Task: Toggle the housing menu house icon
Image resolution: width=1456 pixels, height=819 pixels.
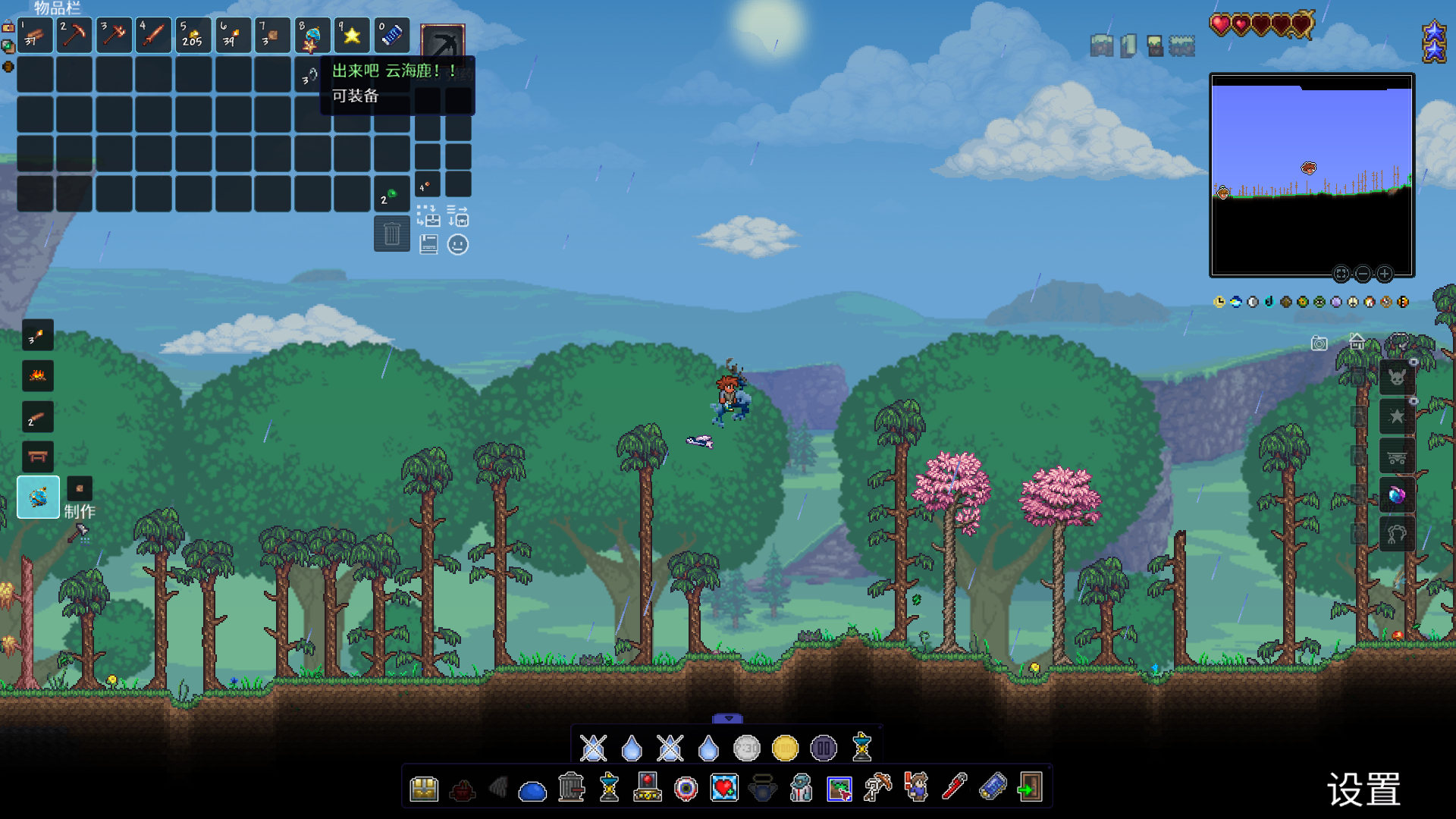Action: point(1357,341)
